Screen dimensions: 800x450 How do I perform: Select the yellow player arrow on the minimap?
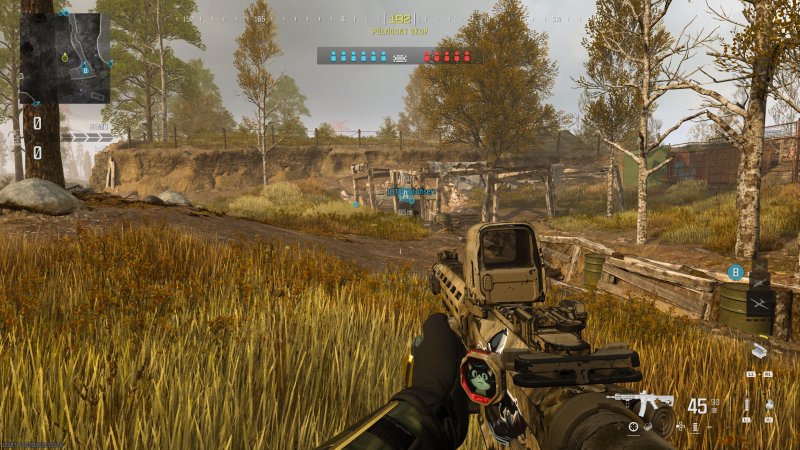(64, 58)
